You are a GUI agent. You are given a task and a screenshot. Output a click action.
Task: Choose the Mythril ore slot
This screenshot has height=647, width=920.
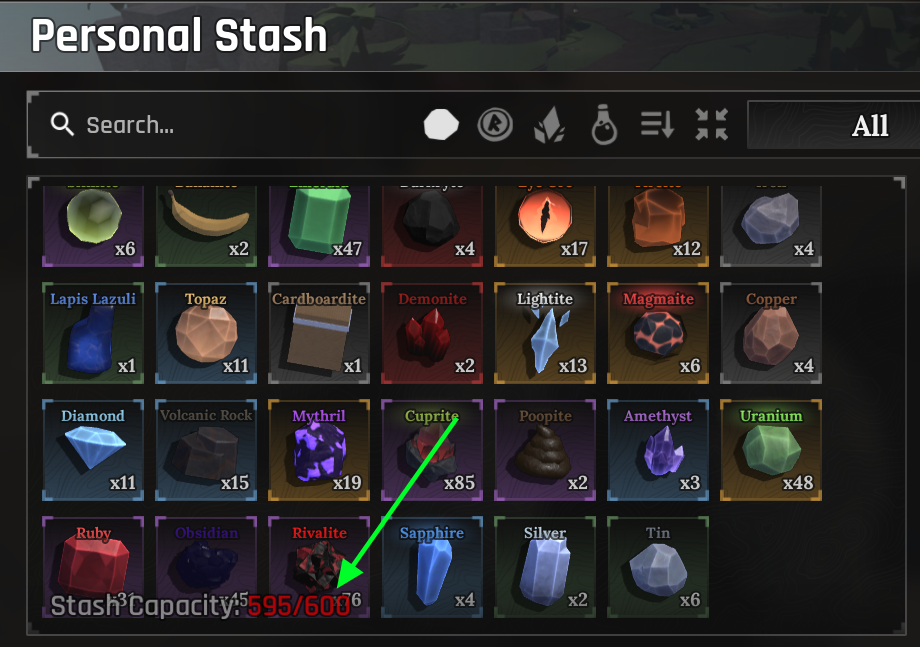coord(319,450)
